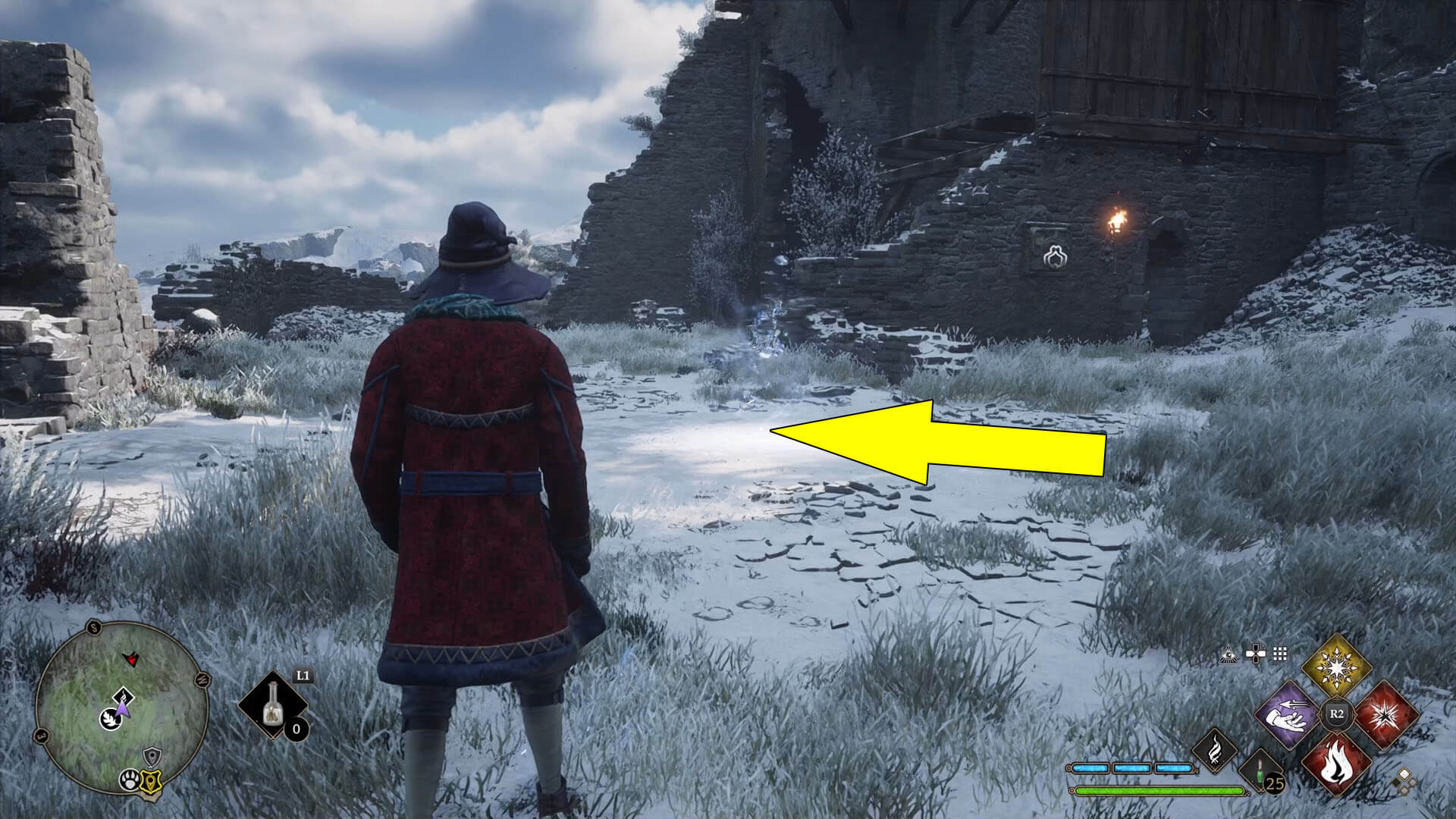Click the red enemy marker on the minimap
The width and height of the screenshot is (1456, 819).
pyautogui.click(x=130, y=658)
